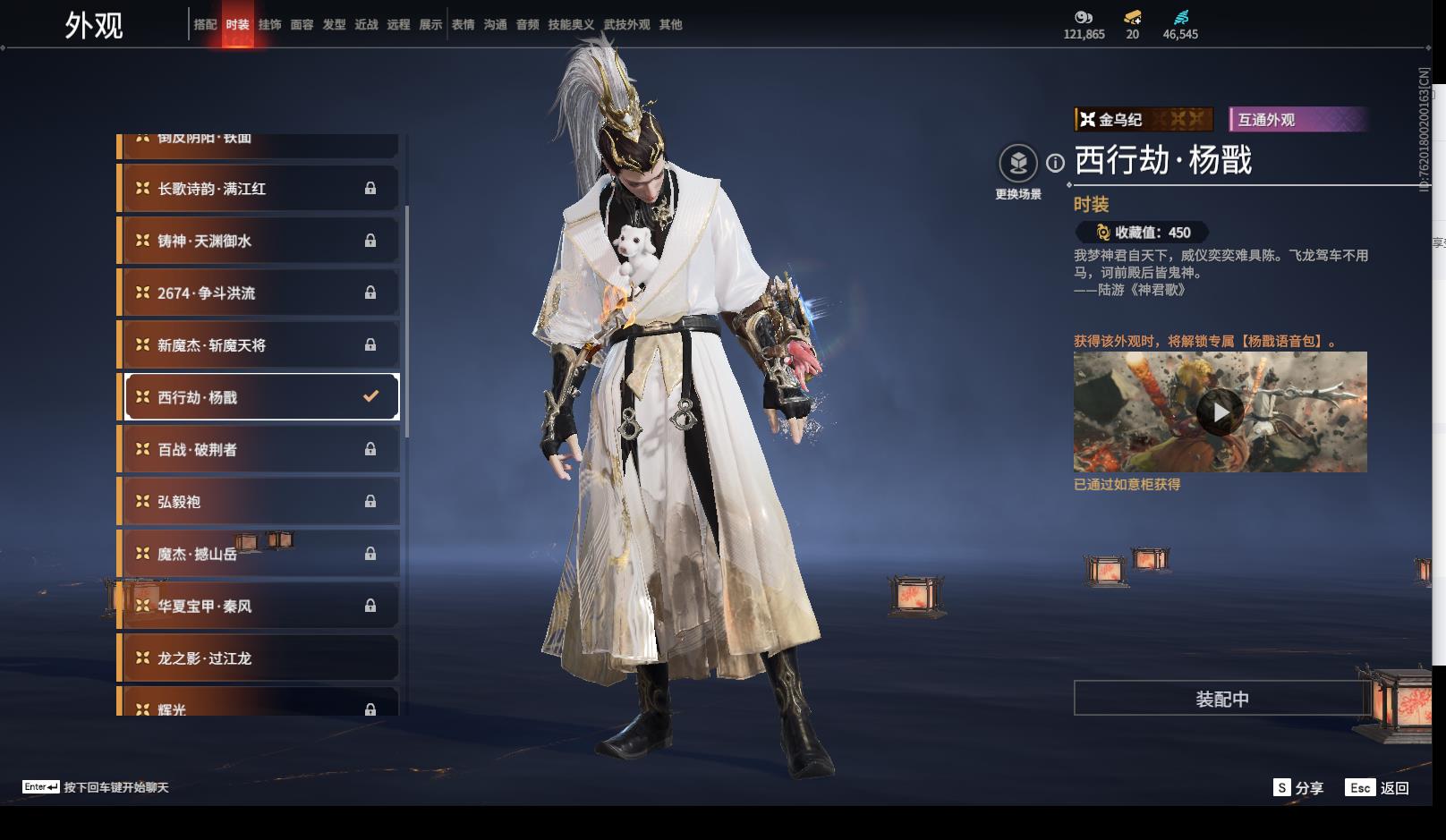Pick the 新魔杰·斩魔天将 outfit
Image resolution: width=1446 pixels, height=840 pixels.
pos(259,345)
